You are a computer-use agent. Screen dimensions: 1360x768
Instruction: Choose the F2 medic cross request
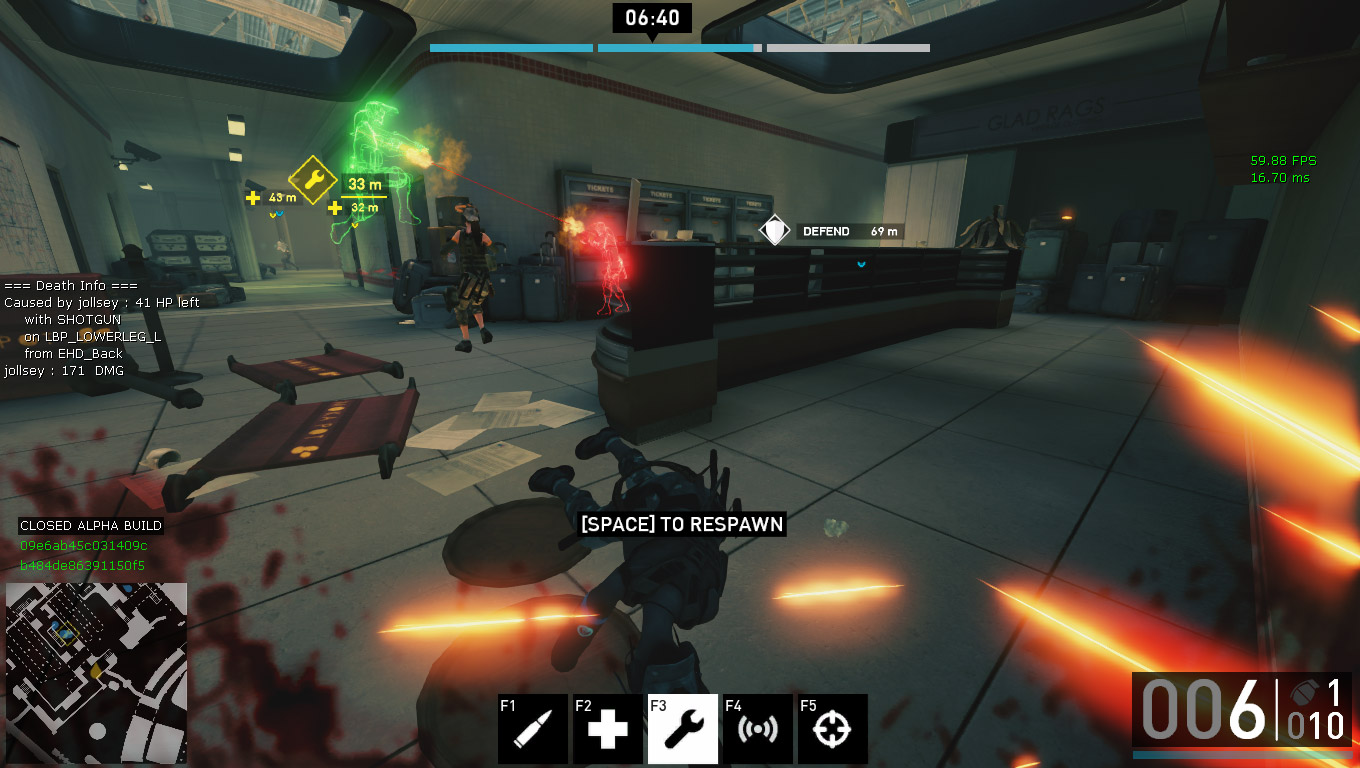(608, 729)
